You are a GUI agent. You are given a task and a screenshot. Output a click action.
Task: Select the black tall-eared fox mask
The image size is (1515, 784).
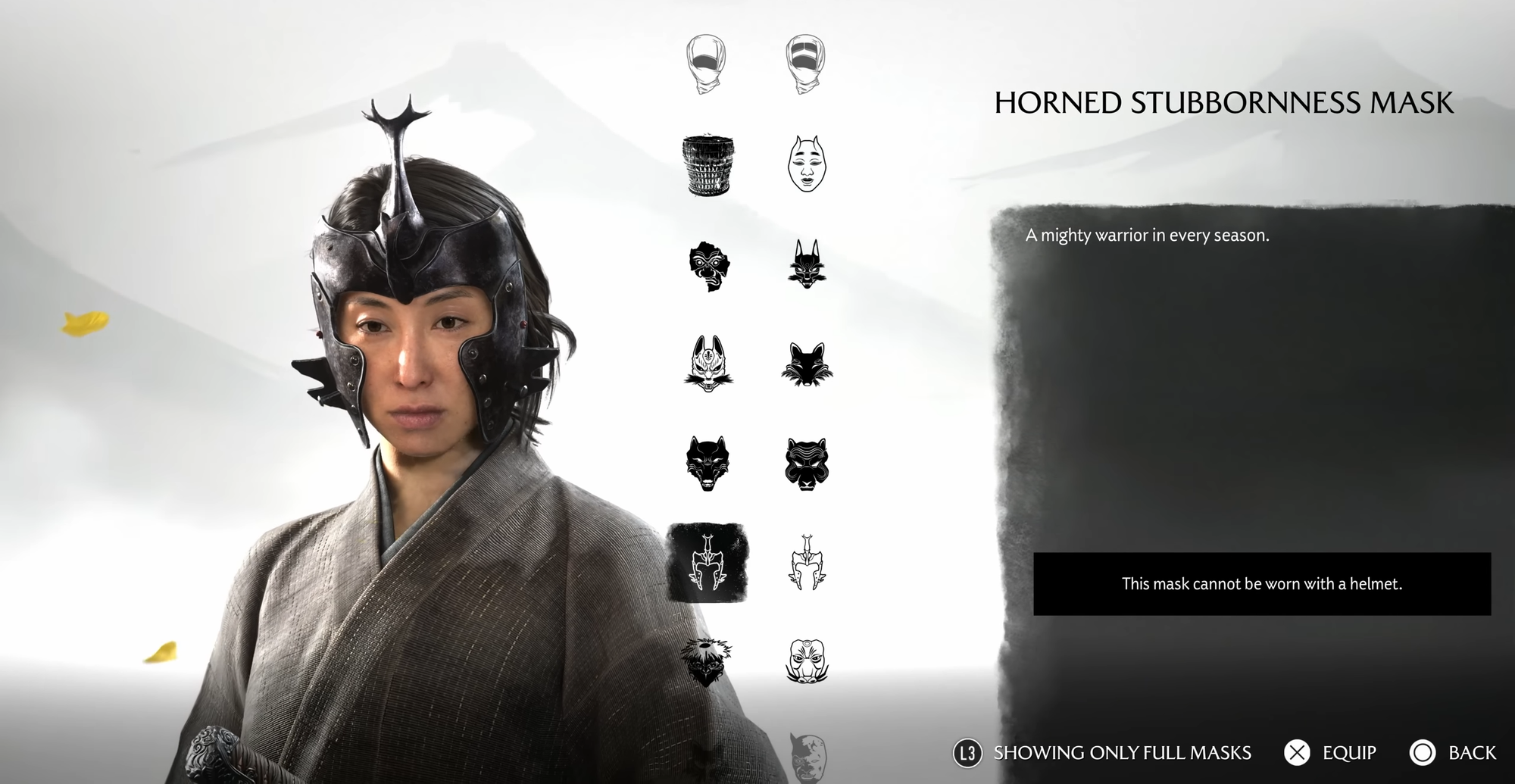[x=806, y=264]
